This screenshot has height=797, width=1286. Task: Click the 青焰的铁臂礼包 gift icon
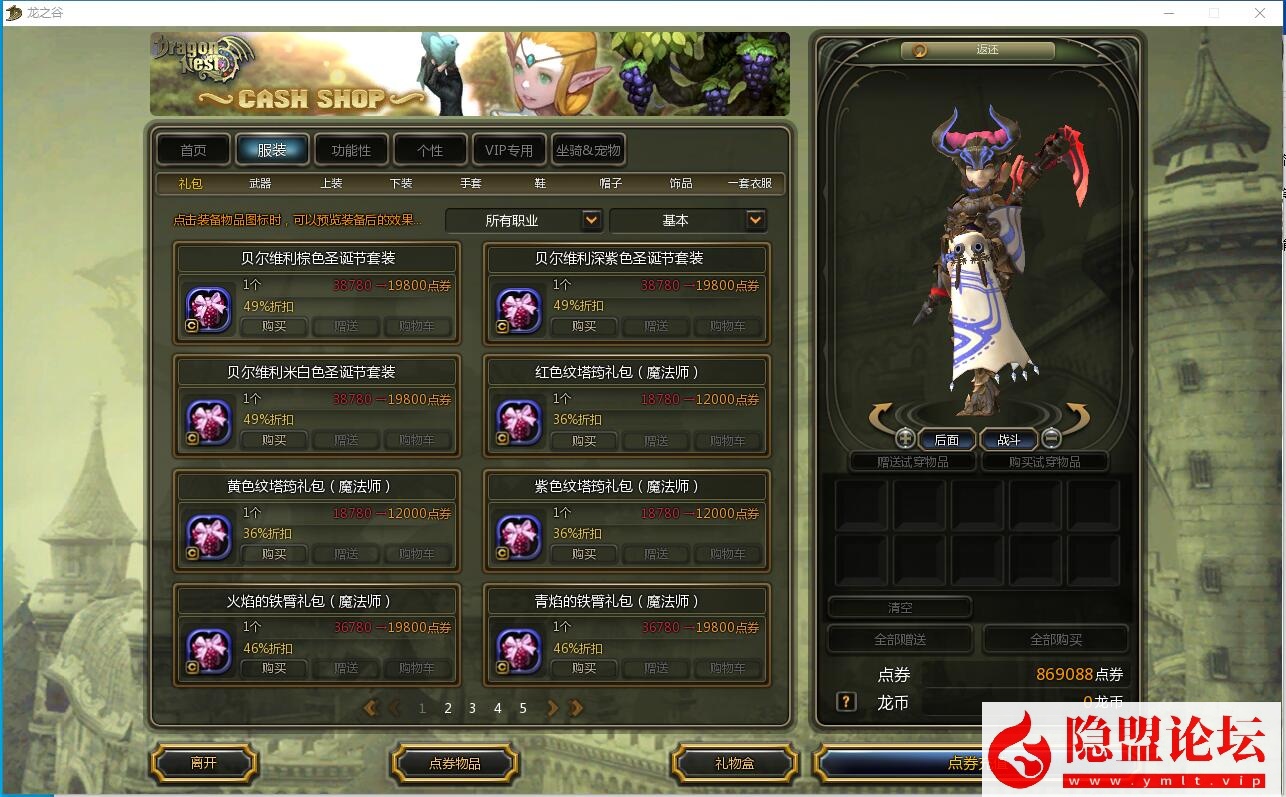click(x=517, y=650)
